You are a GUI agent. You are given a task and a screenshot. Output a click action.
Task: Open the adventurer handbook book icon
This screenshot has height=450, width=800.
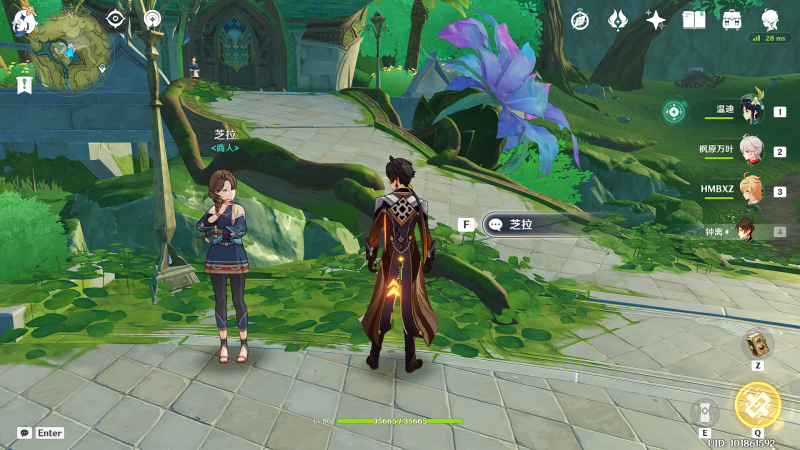(x=694, y=19)
